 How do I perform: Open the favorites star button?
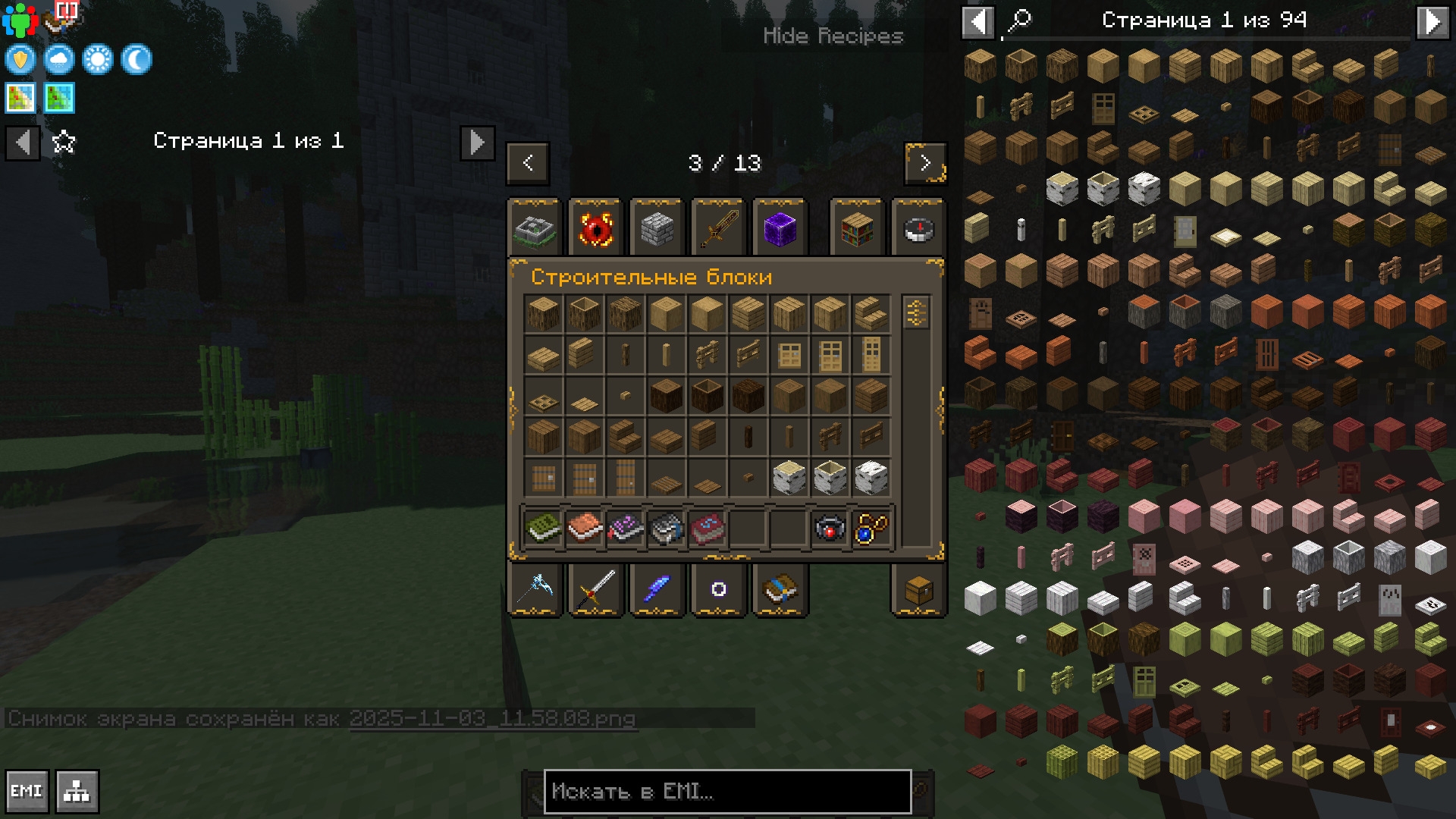[x=64, y=142]
